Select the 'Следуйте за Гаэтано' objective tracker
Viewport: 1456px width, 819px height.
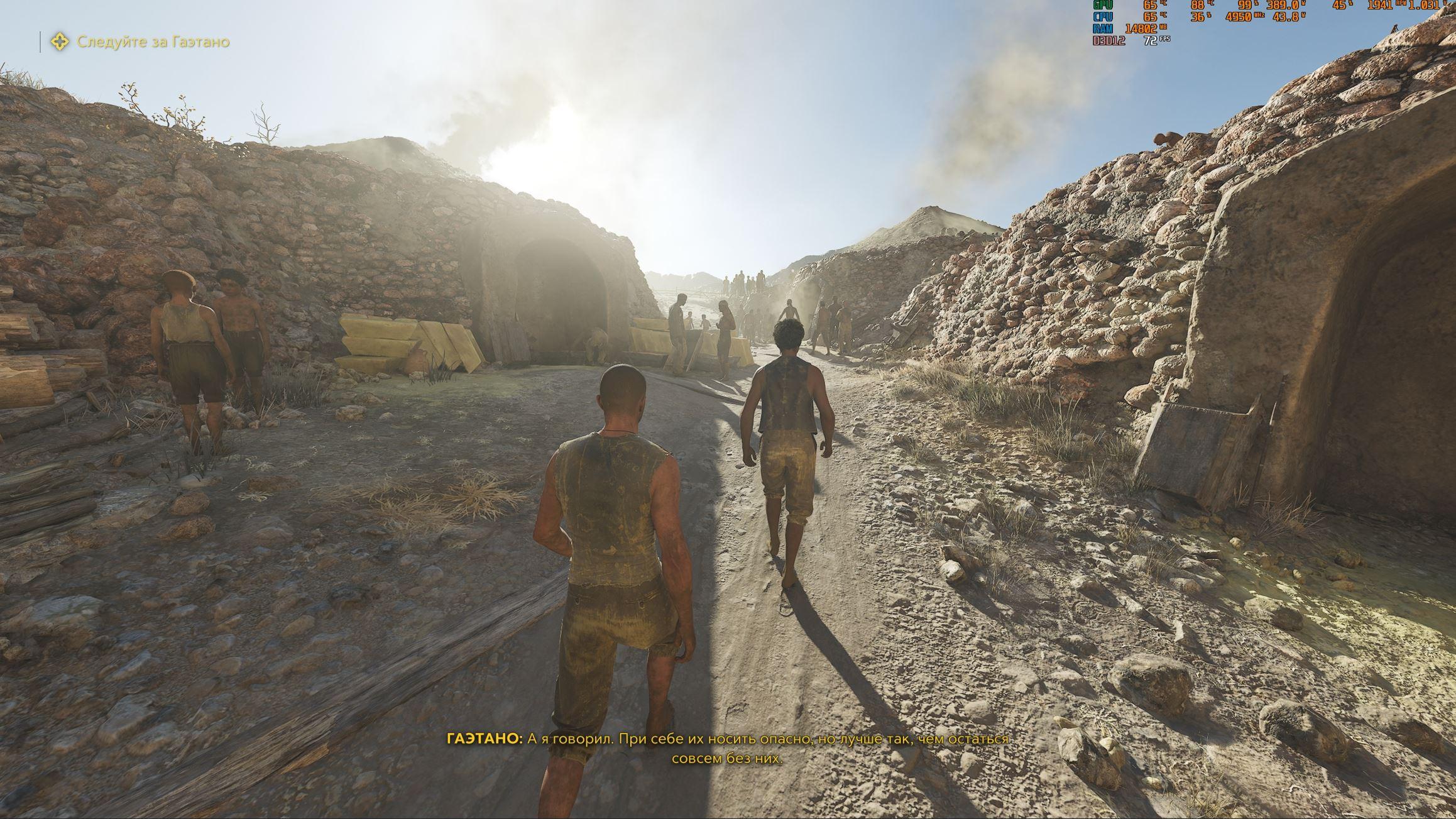[x=153, y=42]
